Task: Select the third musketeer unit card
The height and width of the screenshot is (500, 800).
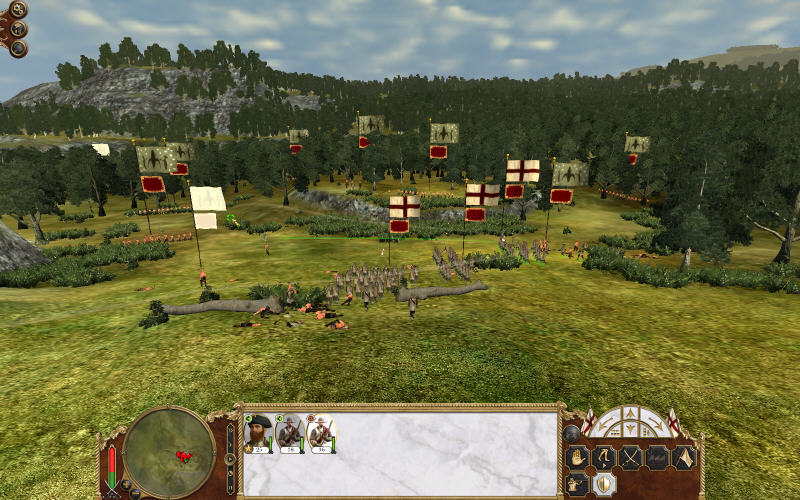Action: (321, 432)
